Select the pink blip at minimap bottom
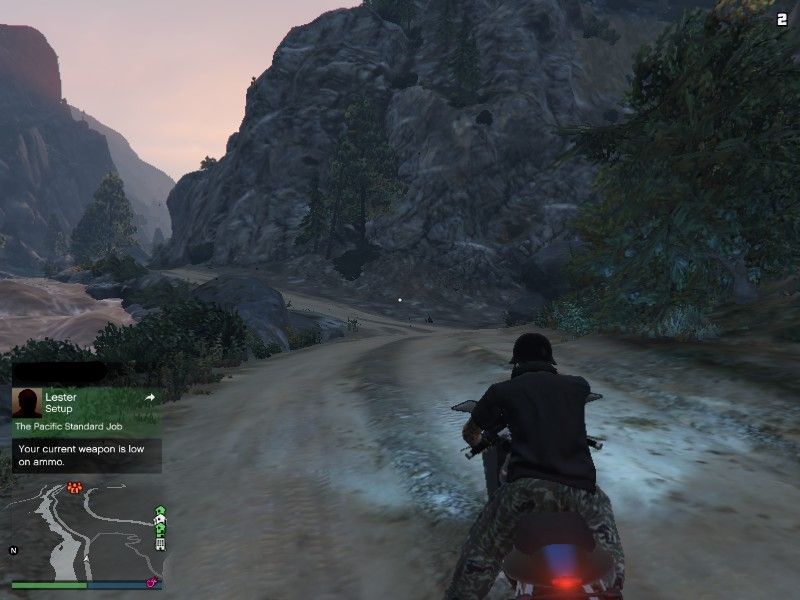 [x=152, y=582]
